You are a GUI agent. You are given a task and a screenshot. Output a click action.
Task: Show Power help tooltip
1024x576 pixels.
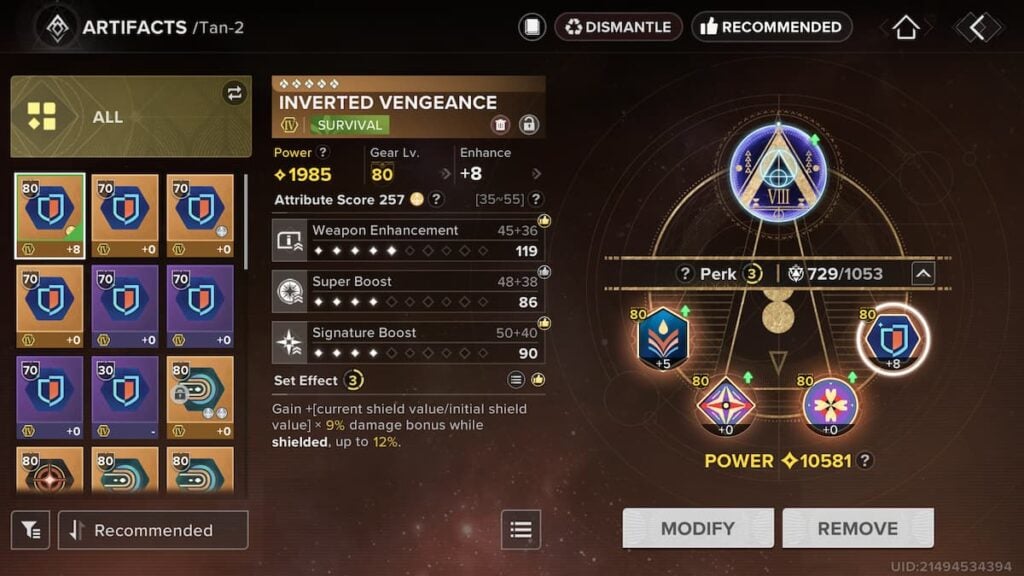[x=323, y=153]
